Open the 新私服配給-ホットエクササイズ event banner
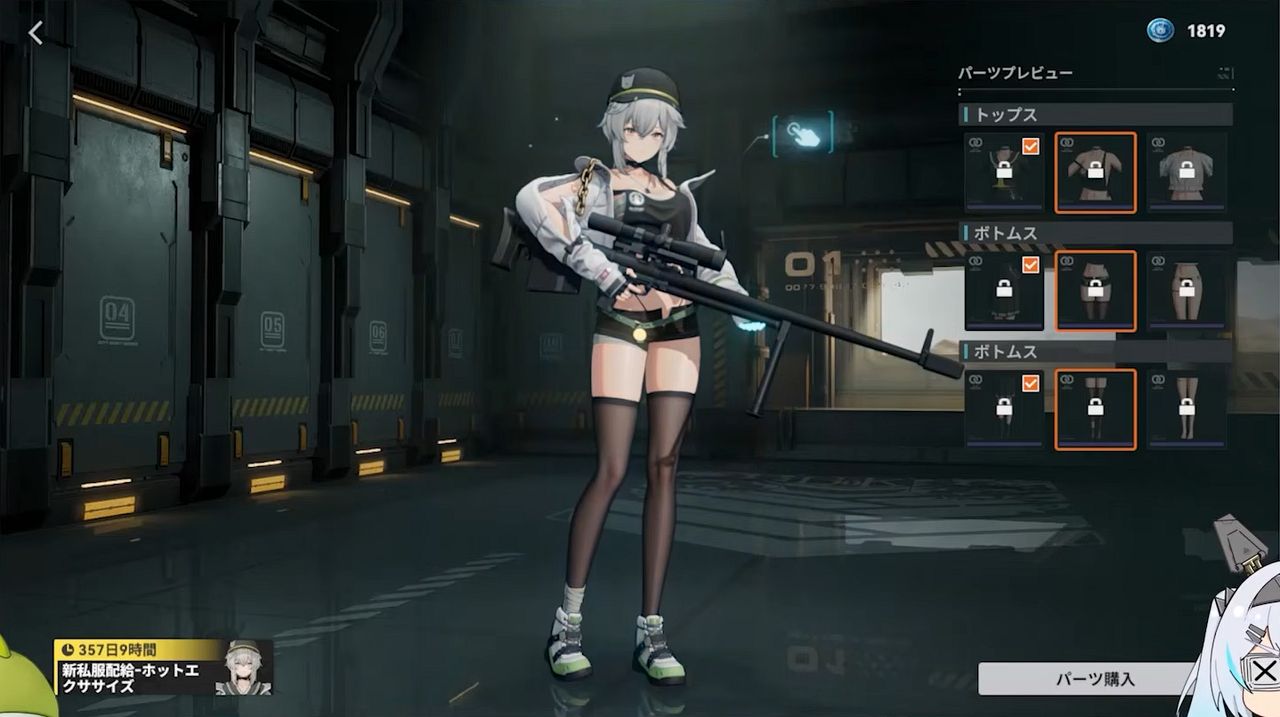Image resolution: width=1280 pixels, height=717 pixels. (x=165, y=666)
